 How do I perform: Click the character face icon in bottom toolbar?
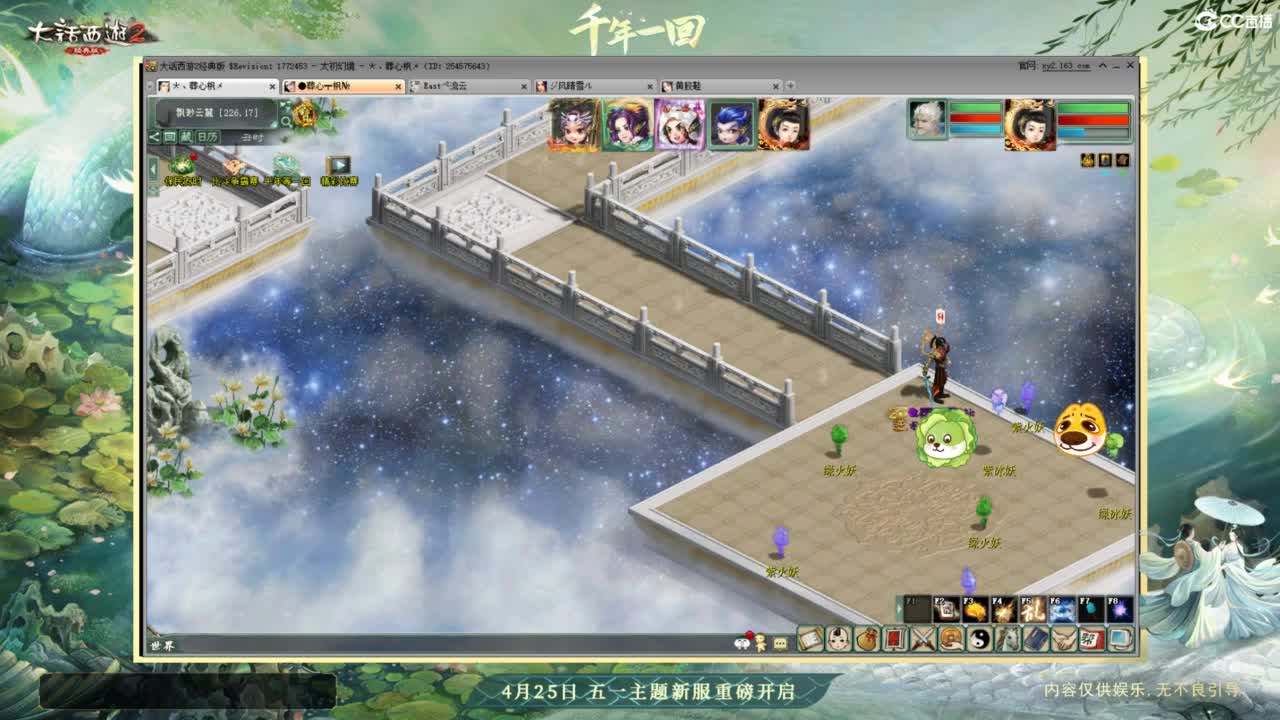pyautogui.click(x=838, y=641)
